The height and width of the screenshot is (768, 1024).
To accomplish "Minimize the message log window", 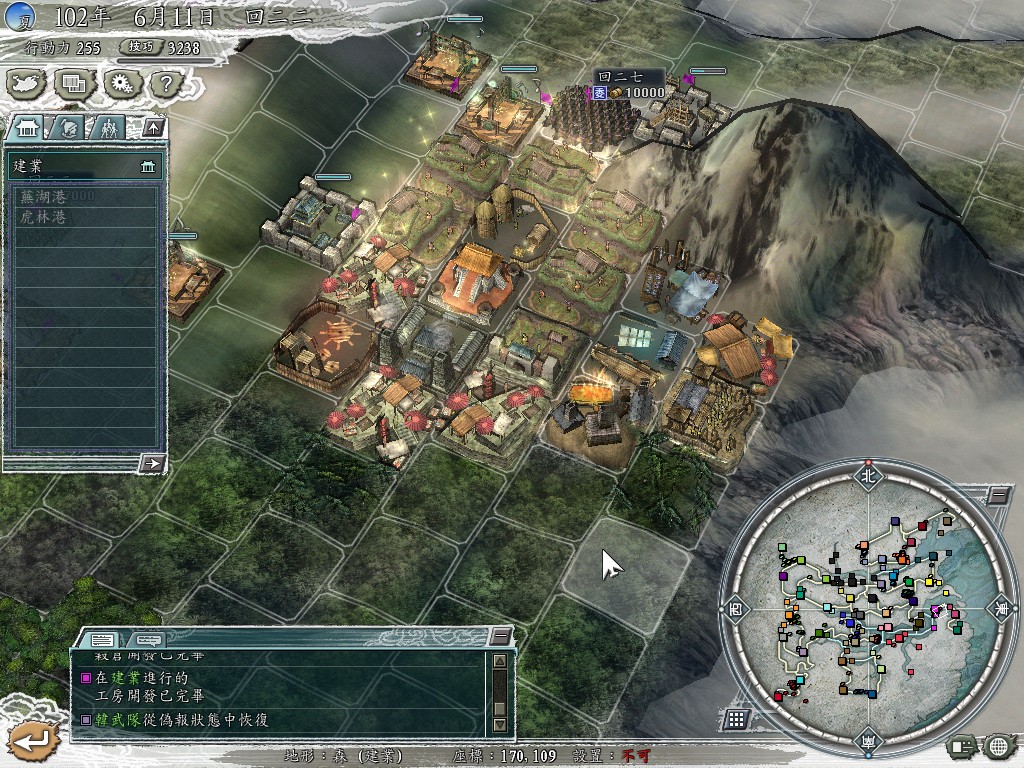I will [500, 637].
